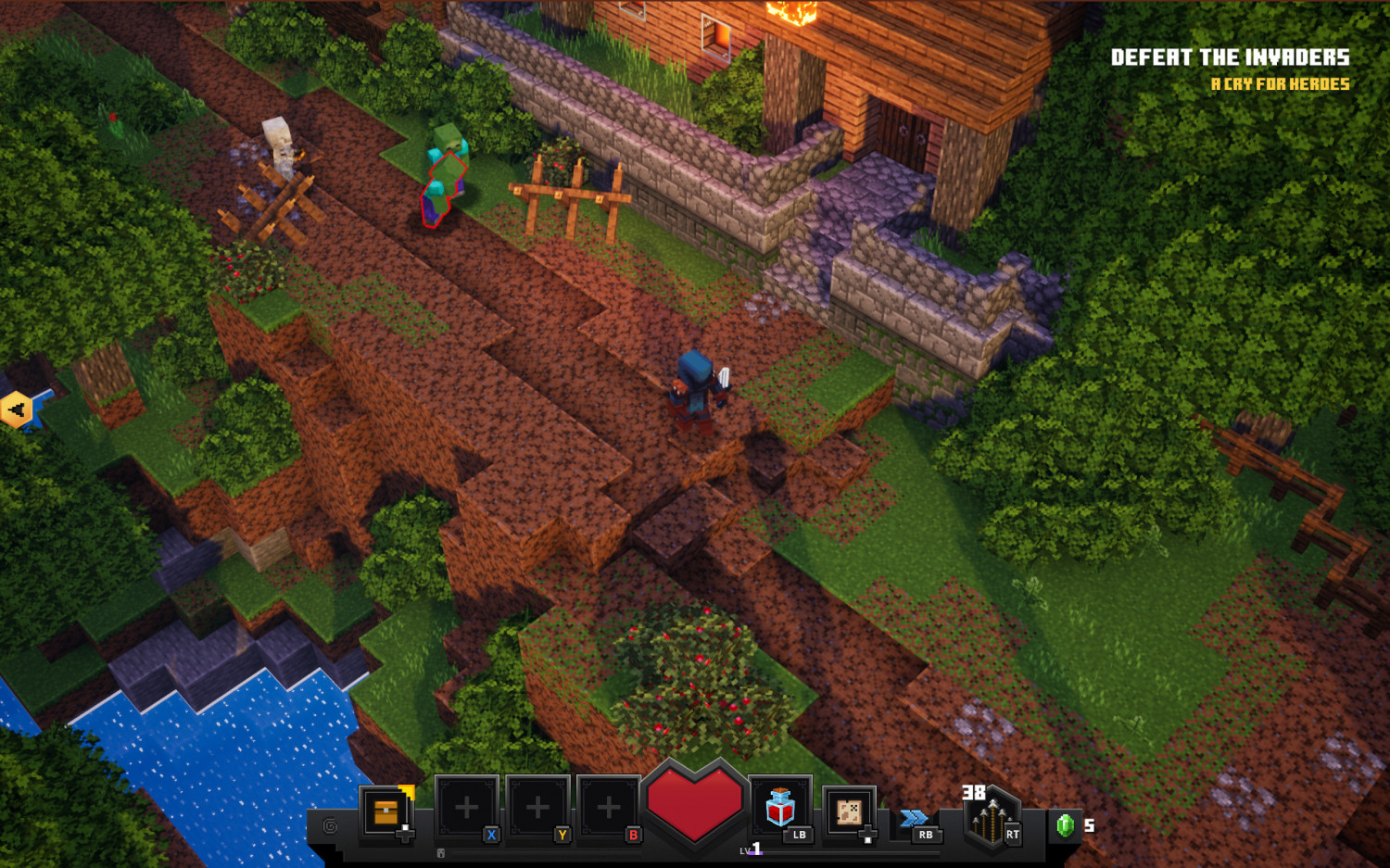Screen dimensions: 1390x868
Task: Select the empty Y artifact slot
Action: tap(537, 806)
